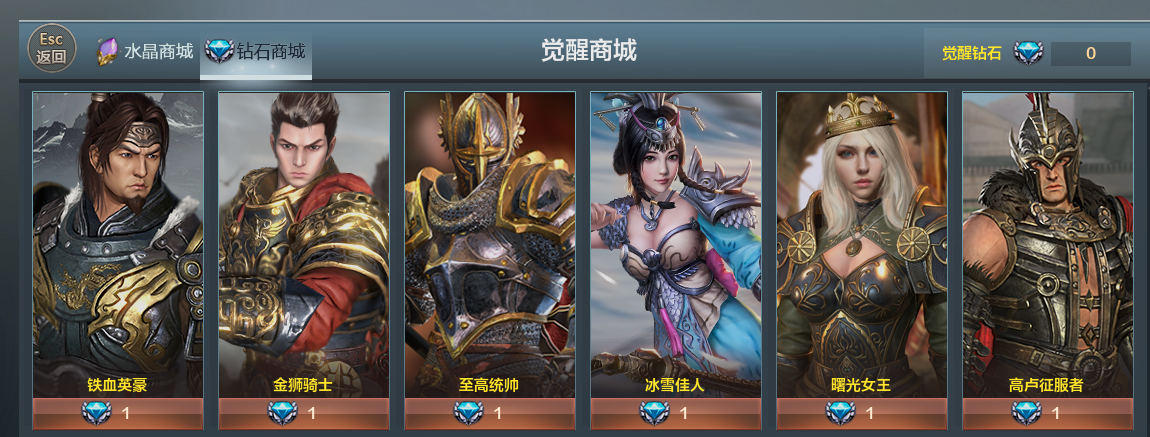Buy 铁血英豪 for 1 diamond
The width and height of the screenshot is (1150, 437).
pyautogui.click(x=118, y=413)
